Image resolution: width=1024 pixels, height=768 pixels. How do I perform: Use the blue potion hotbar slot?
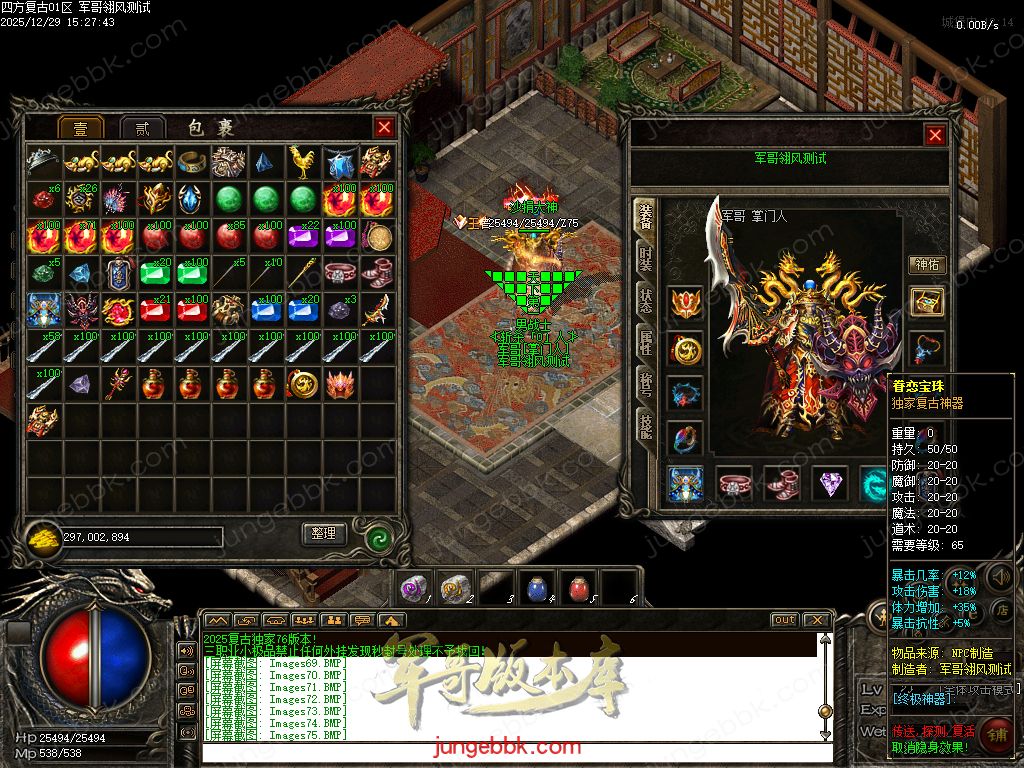point(537,587)
